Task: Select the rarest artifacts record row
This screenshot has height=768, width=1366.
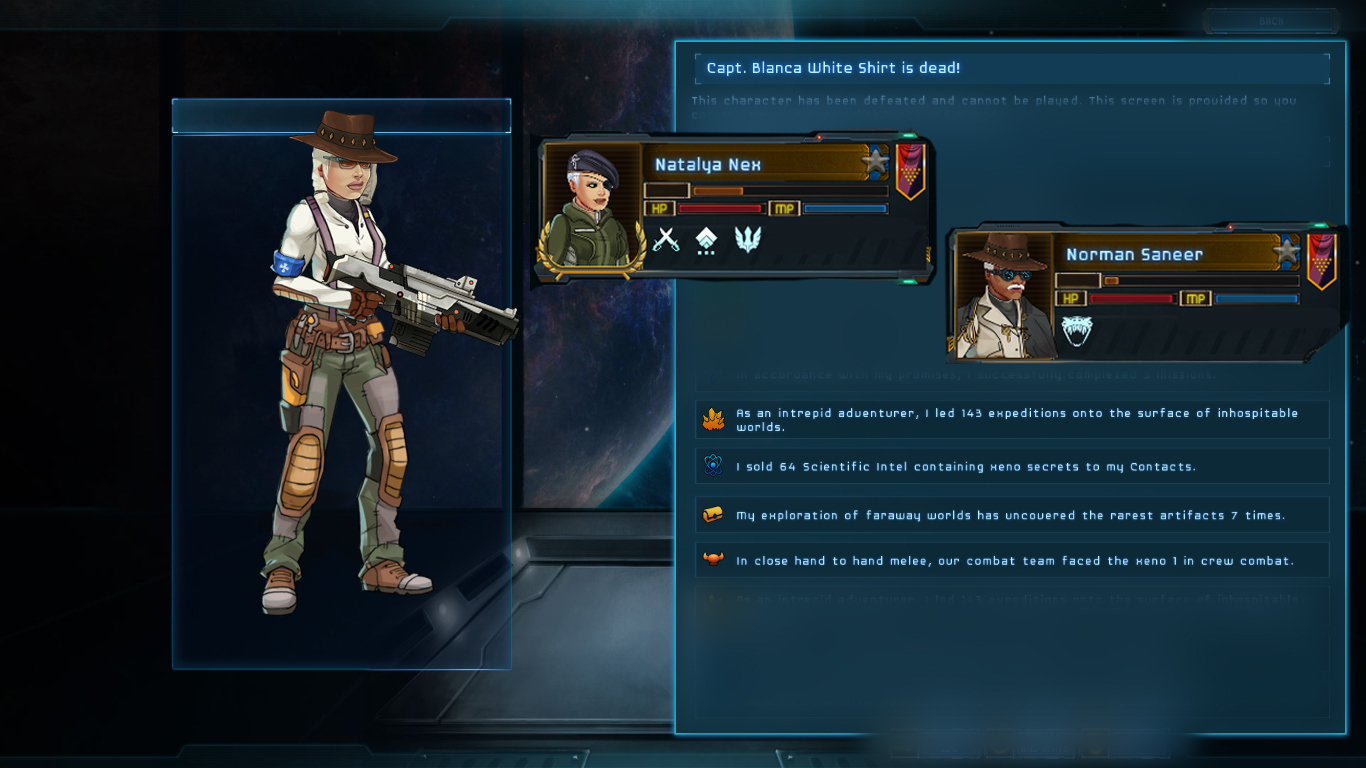Action: (1012, 515)
